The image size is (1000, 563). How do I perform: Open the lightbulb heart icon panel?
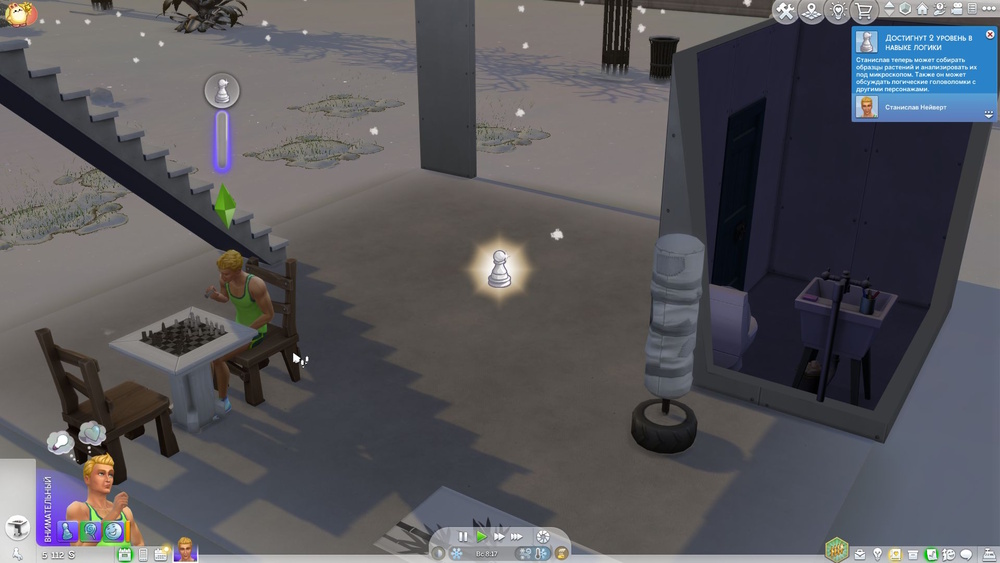pos(838,11)
